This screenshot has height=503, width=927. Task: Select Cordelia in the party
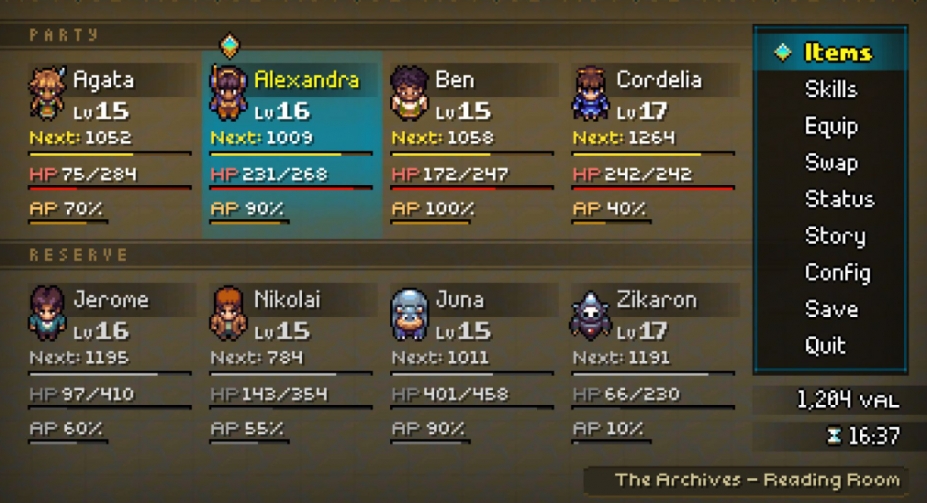[654, 145]
